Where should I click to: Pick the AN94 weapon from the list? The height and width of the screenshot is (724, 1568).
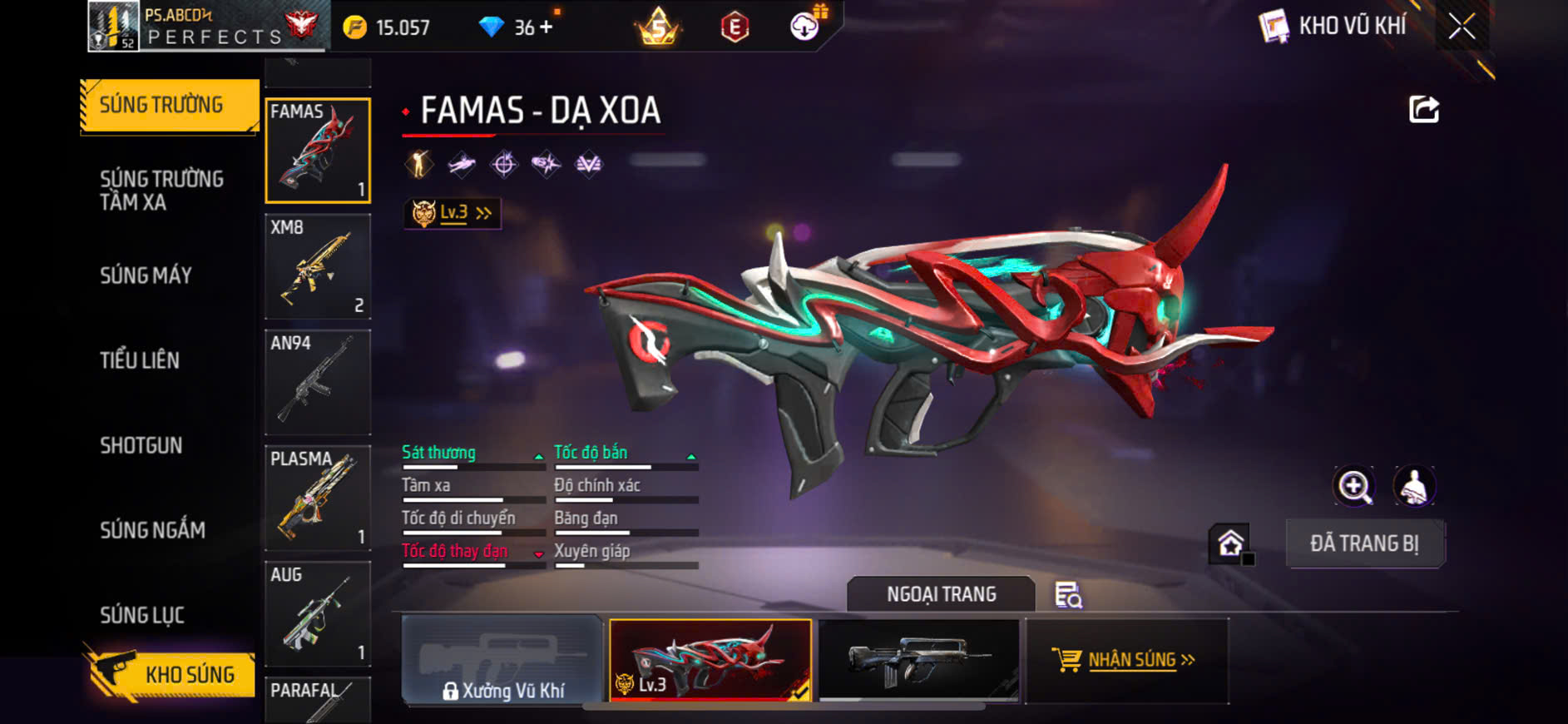pos(318,382)
